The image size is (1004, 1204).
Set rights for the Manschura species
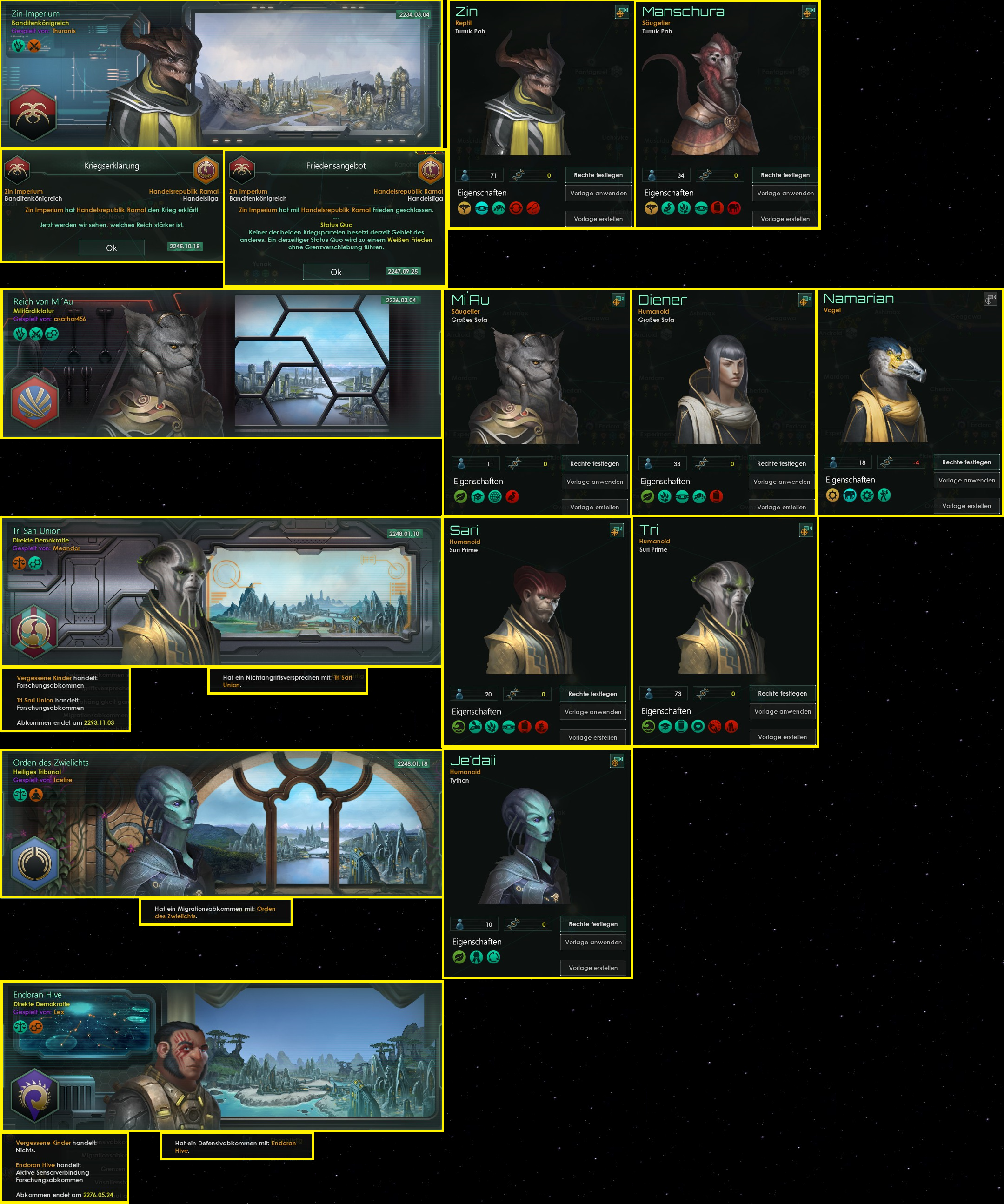click(x=785, y=175)
